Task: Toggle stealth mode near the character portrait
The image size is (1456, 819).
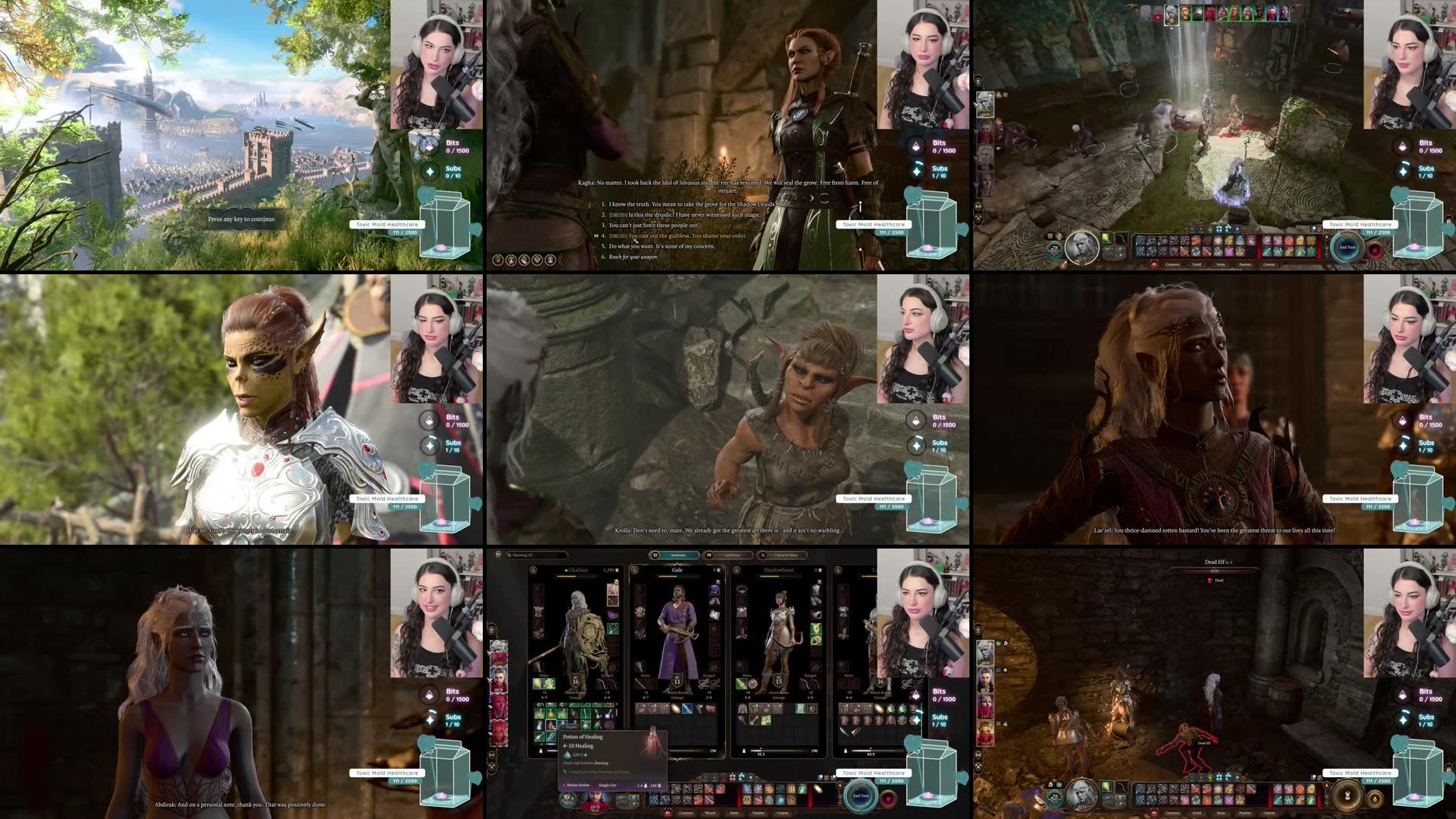Action: 567,800
